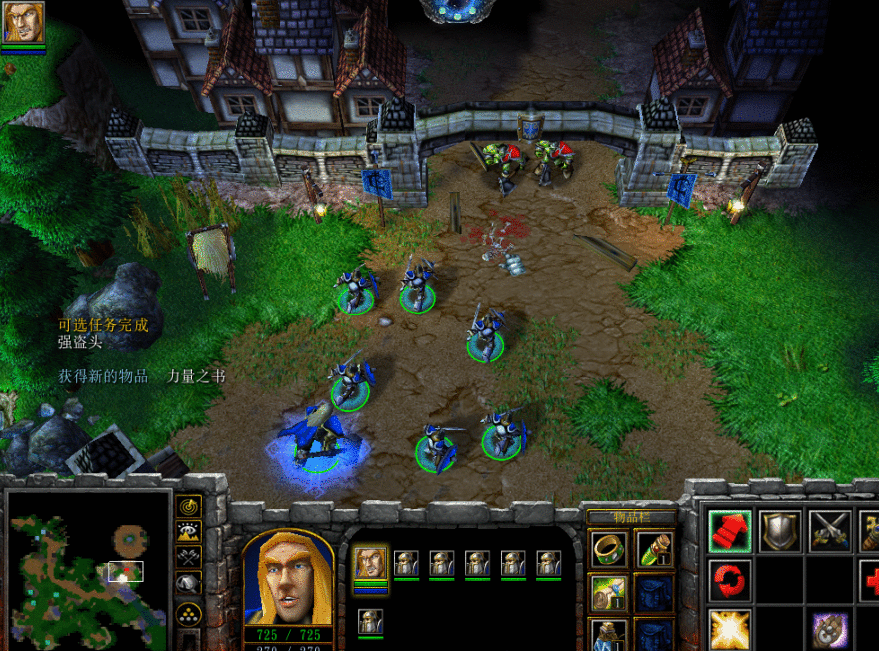Select the hero icon in the top-left corner
The image size is (879, 651).
[22, 23]
